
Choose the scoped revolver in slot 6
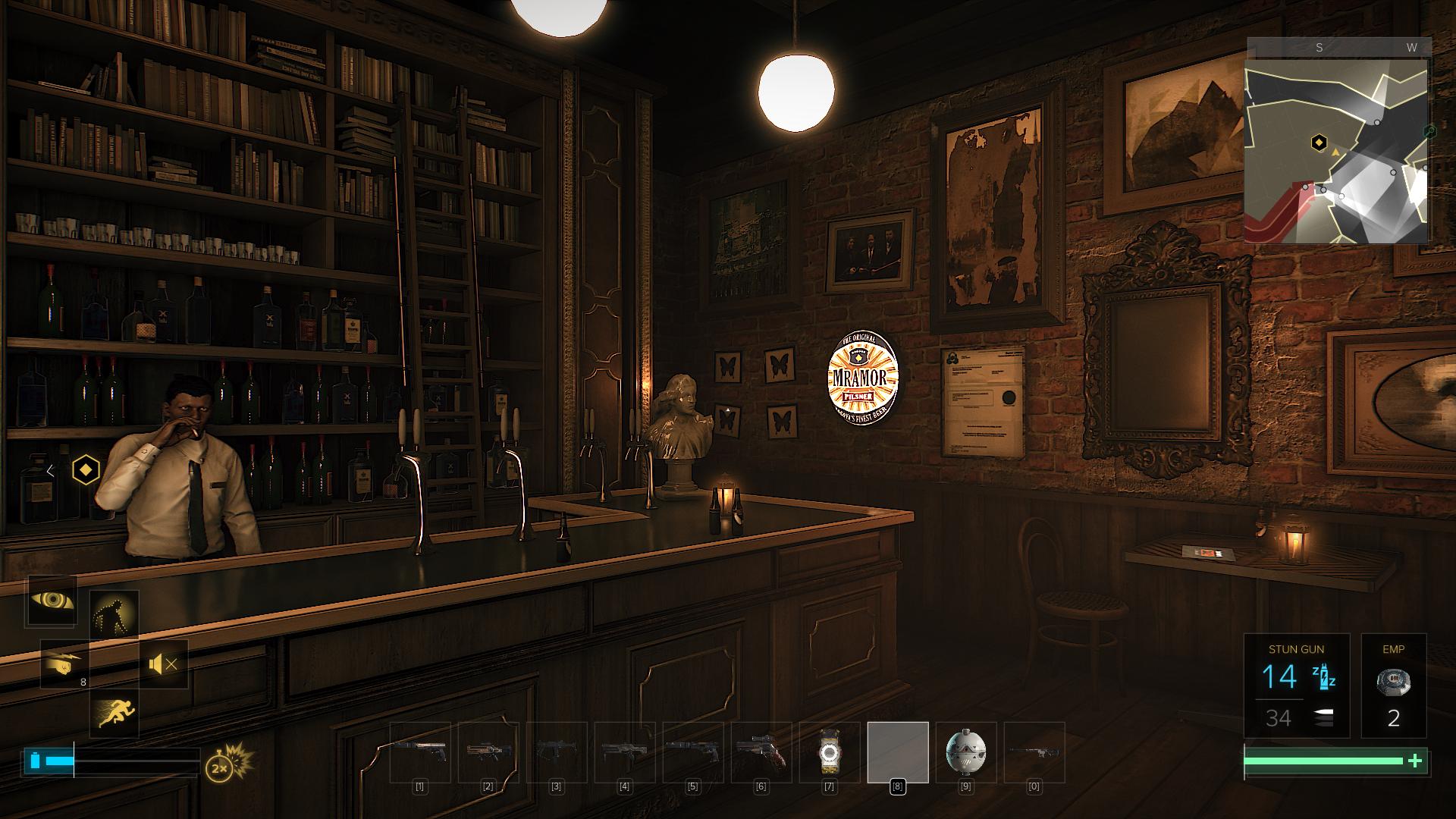[x=761, y=752]
